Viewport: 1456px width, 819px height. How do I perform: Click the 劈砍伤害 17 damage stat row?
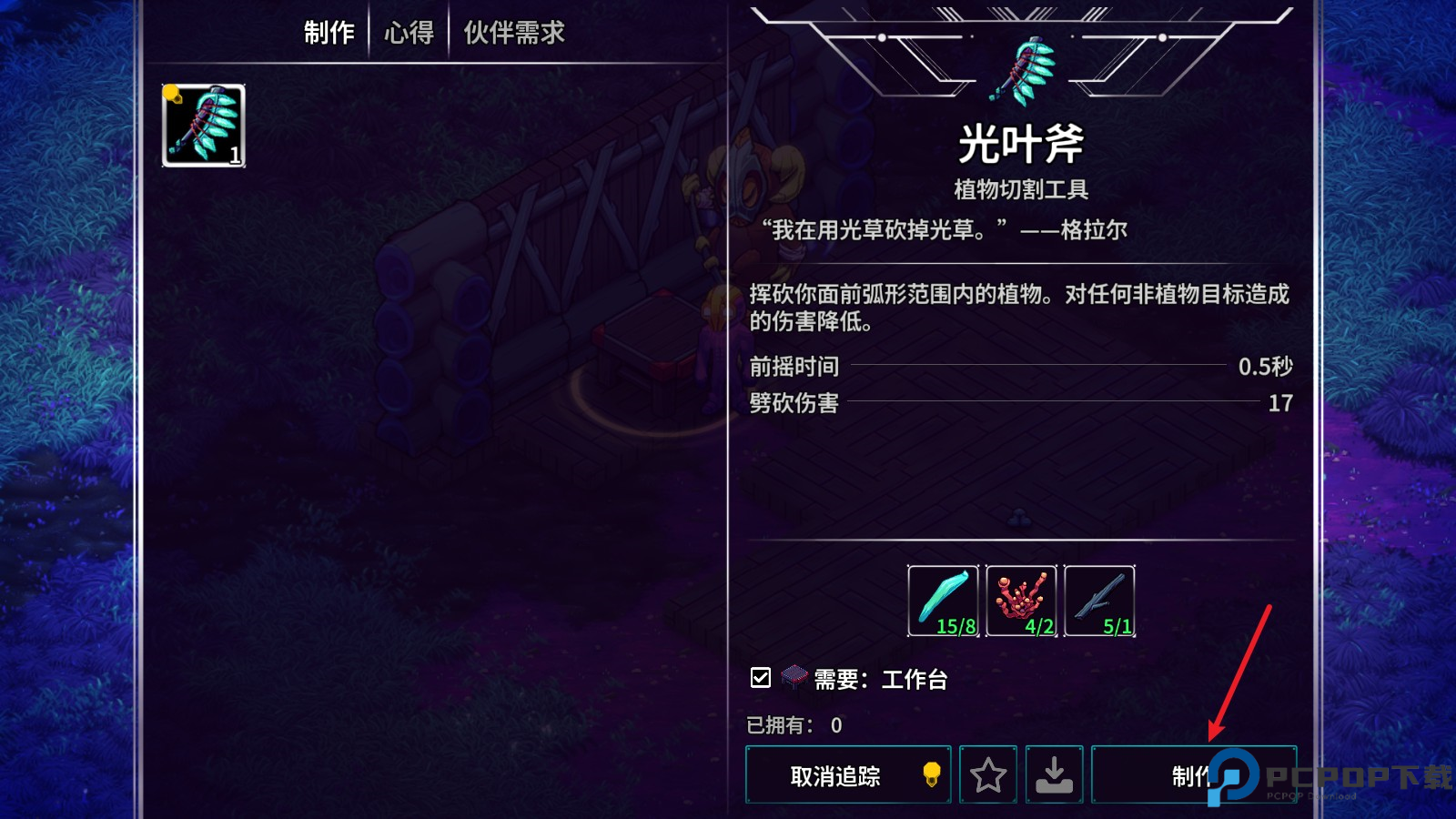[1019, 403]
